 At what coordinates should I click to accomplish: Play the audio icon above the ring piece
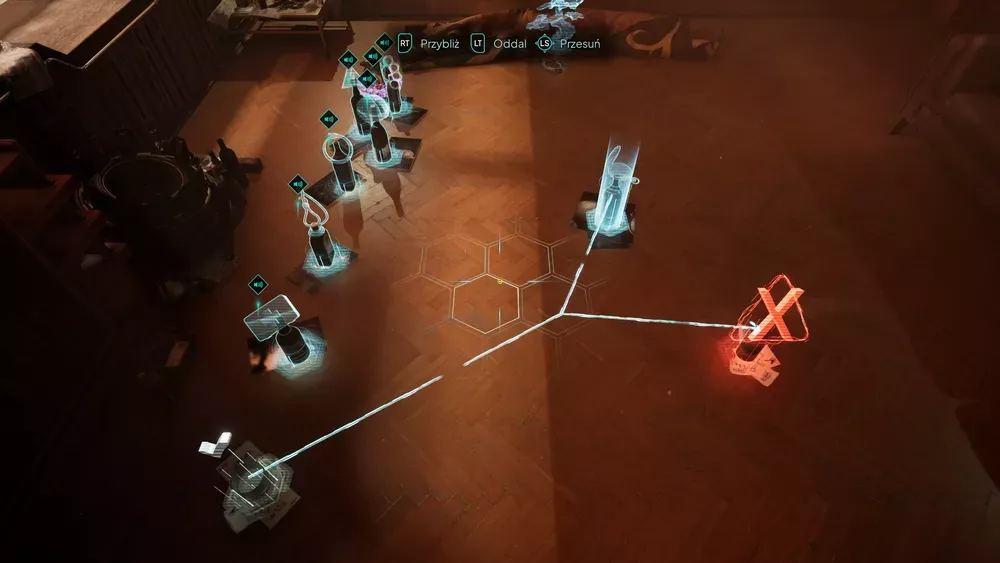[329, 119]
